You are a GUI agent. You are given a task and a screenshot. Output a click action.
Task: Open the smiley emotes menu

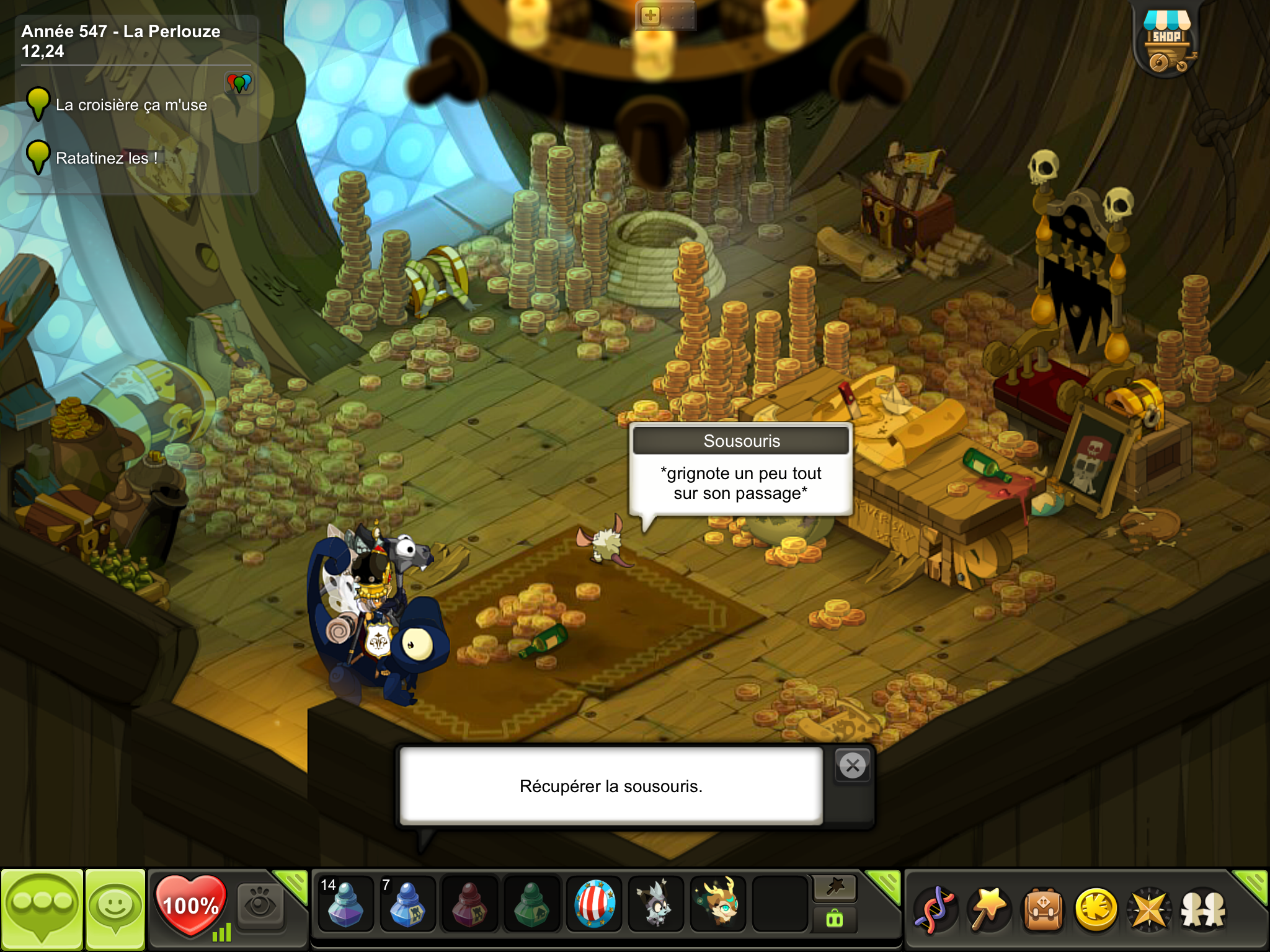pos(115,909)
